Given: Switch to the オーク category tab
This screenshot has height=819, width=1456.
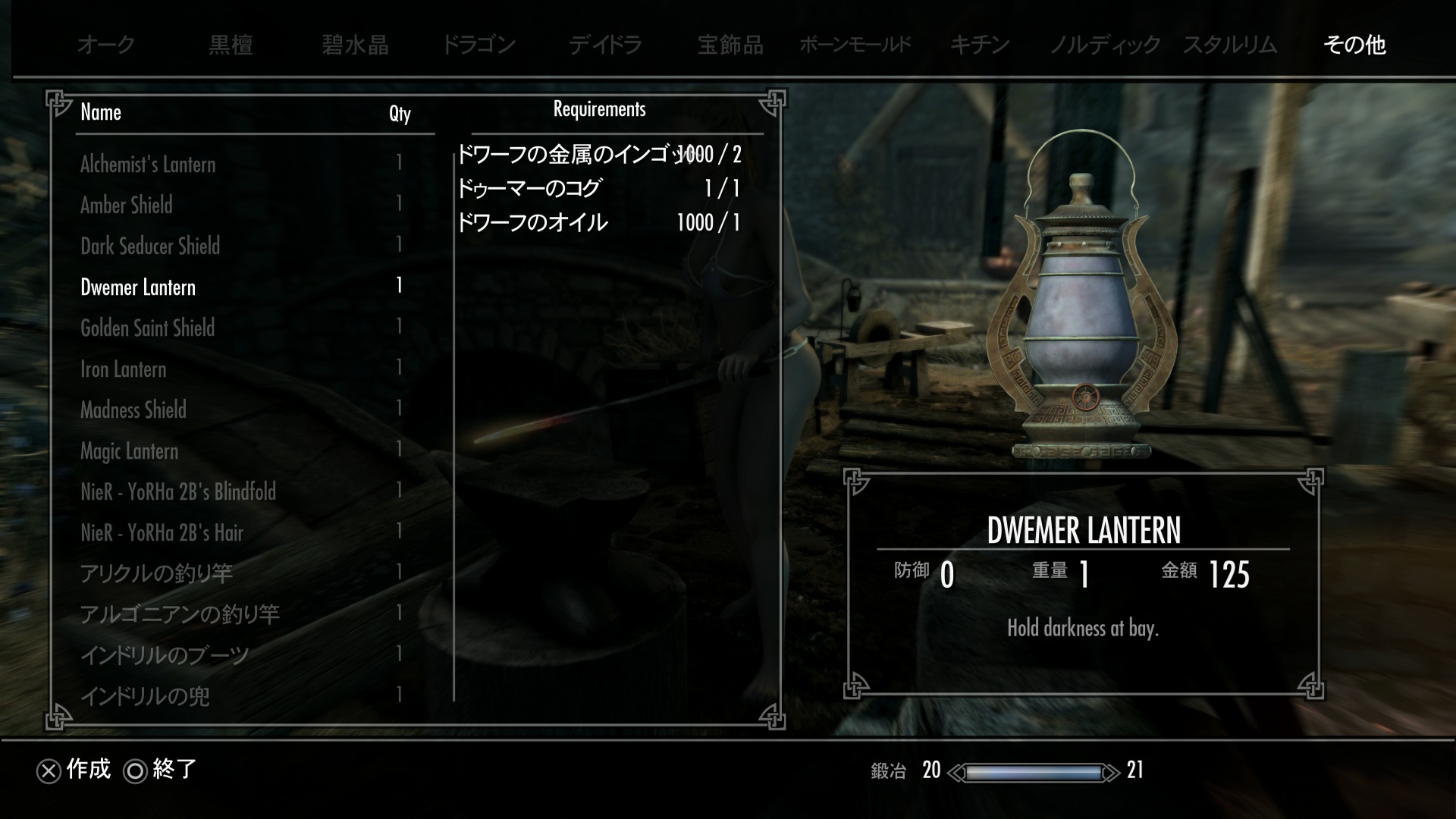Looking at the screenshot, I should pyautogui.click(x=106, y=45).
